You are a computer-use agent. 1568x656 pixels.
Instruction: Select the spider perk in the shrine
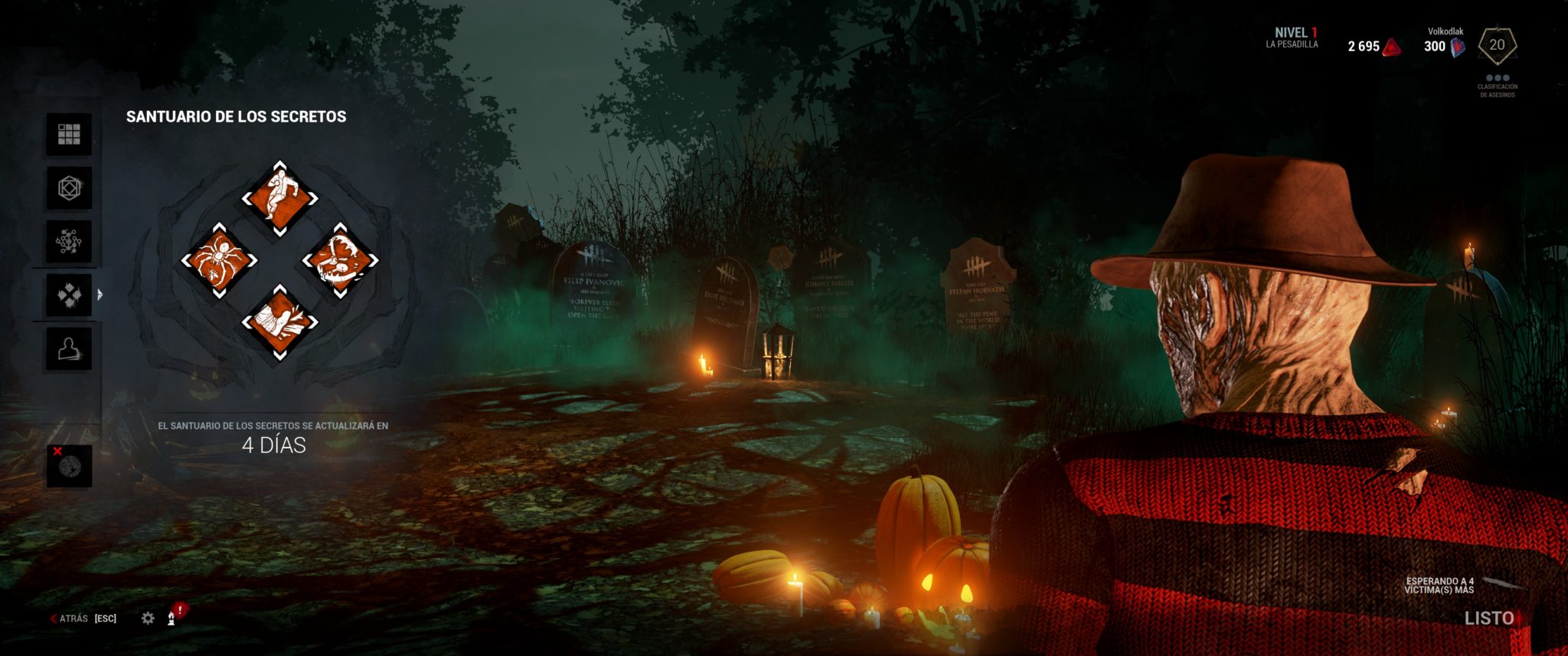(219, 261)
